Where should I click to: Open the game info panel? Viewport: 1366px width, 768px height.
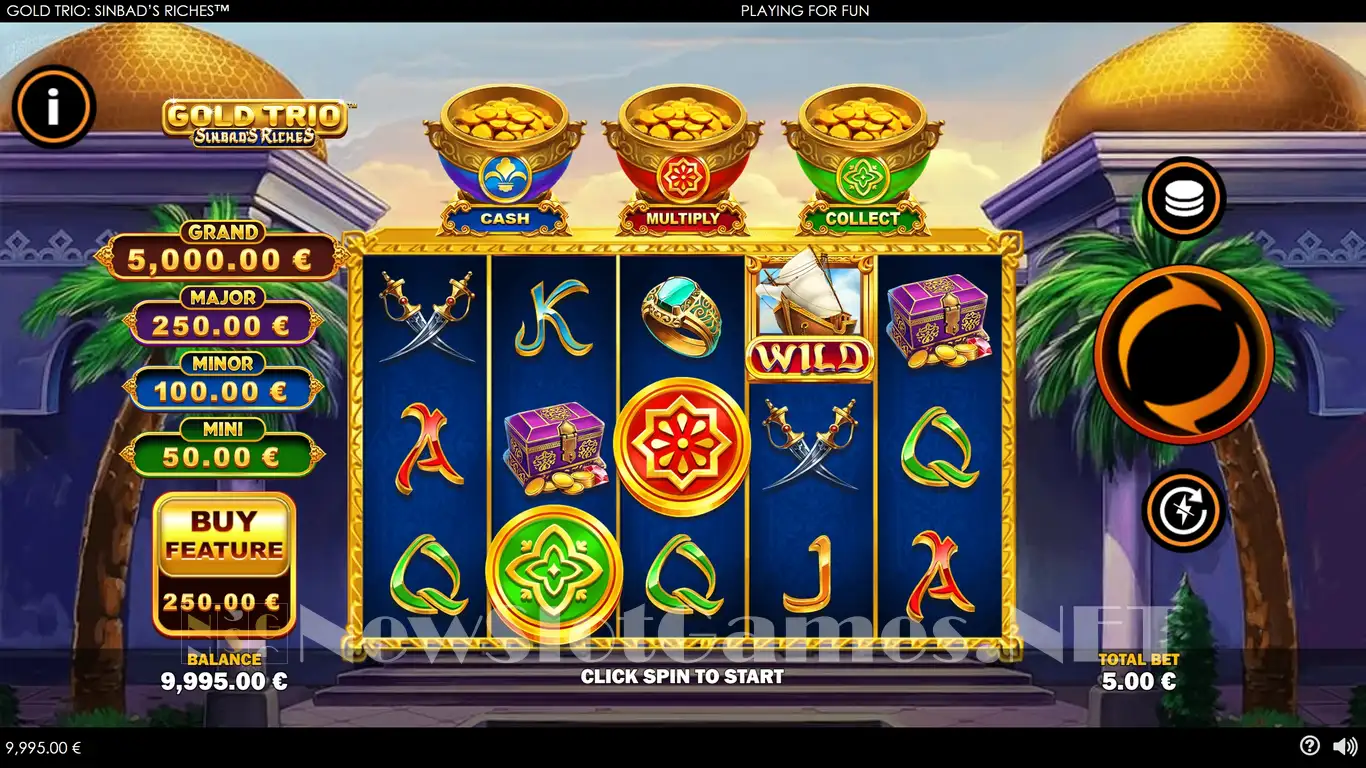point(53,106)
